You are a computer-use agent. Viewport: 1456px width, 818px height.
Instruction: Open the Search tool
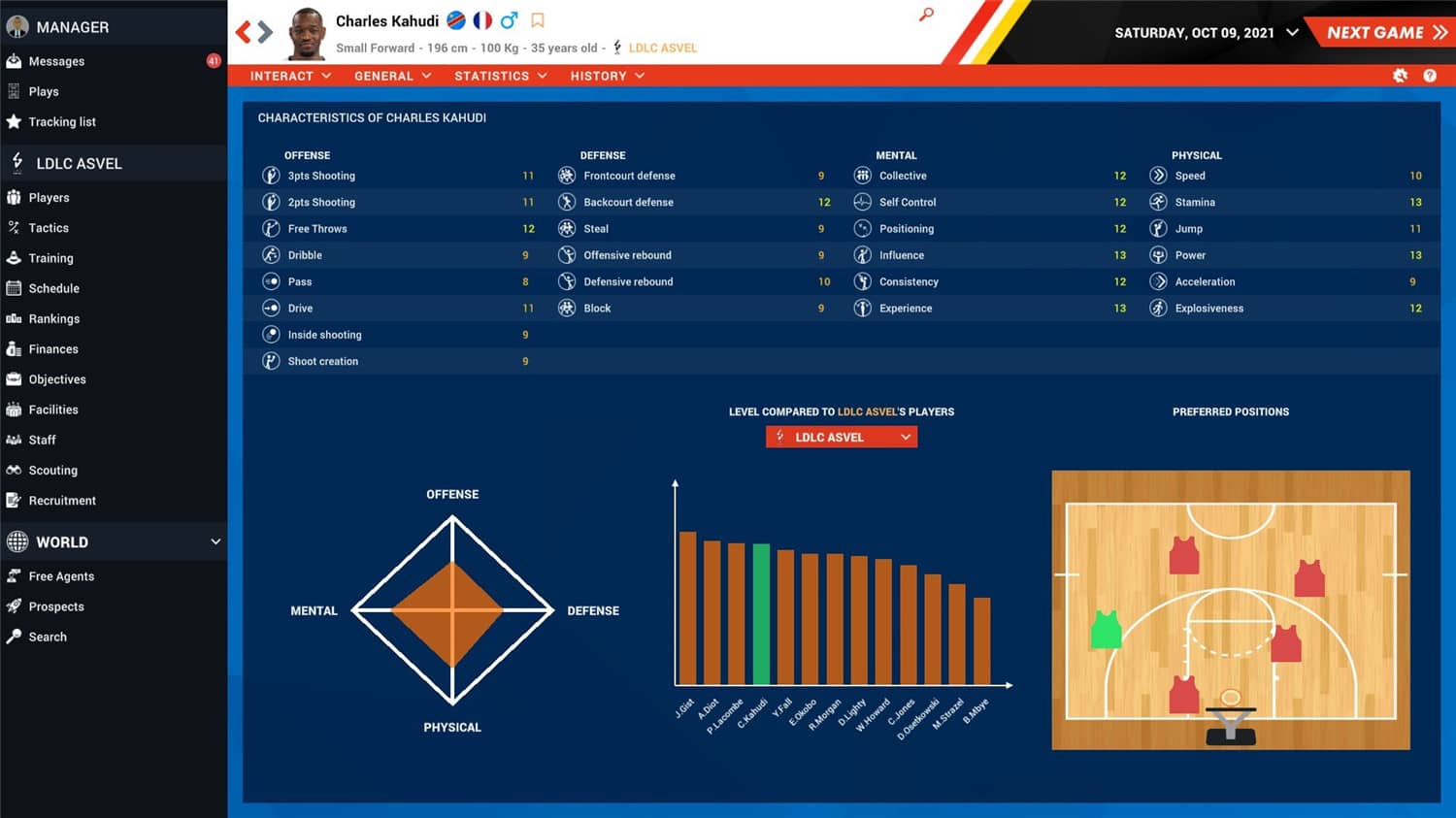point(46,637)
